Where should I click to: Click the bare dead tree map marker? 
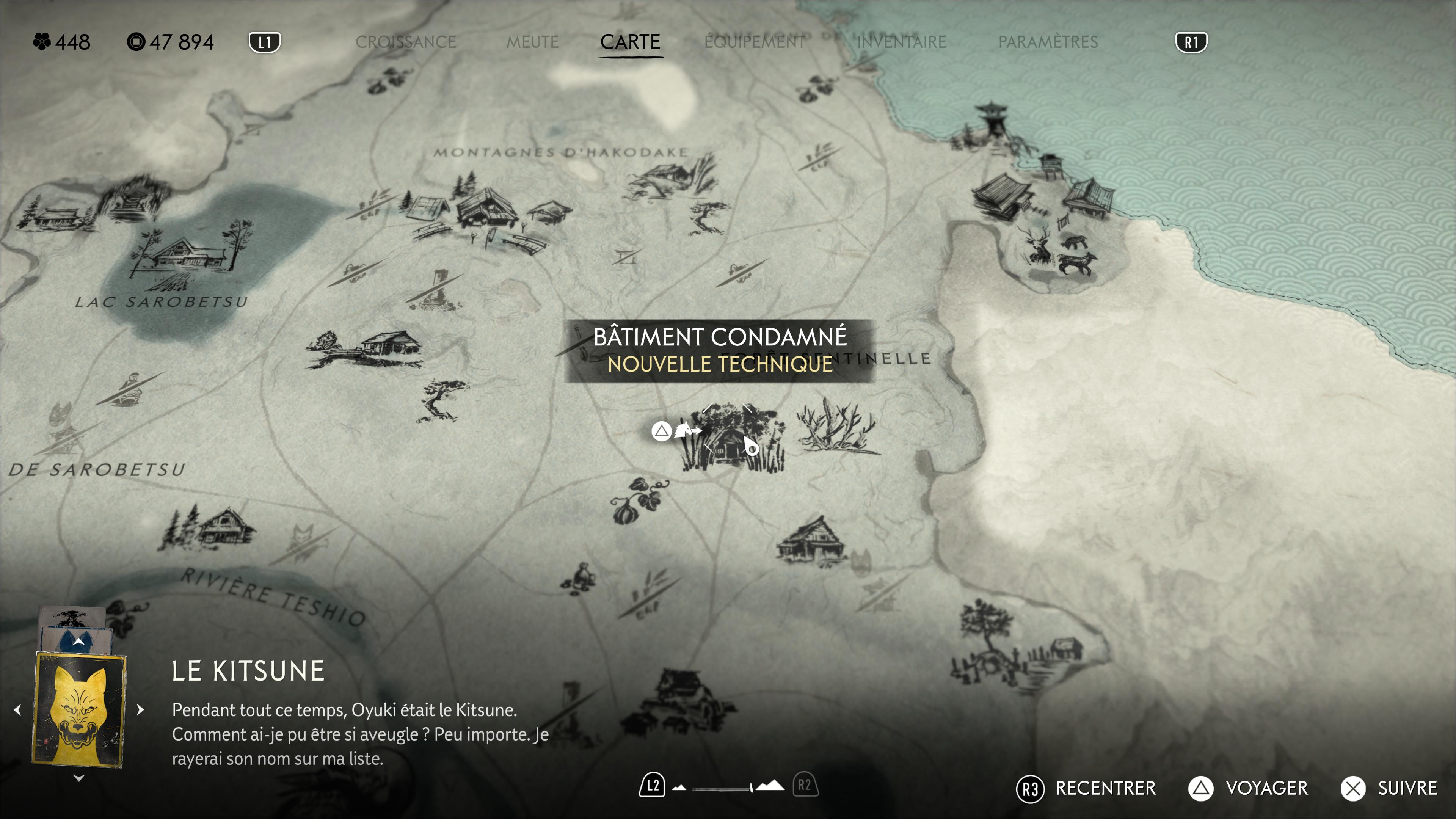835,427
